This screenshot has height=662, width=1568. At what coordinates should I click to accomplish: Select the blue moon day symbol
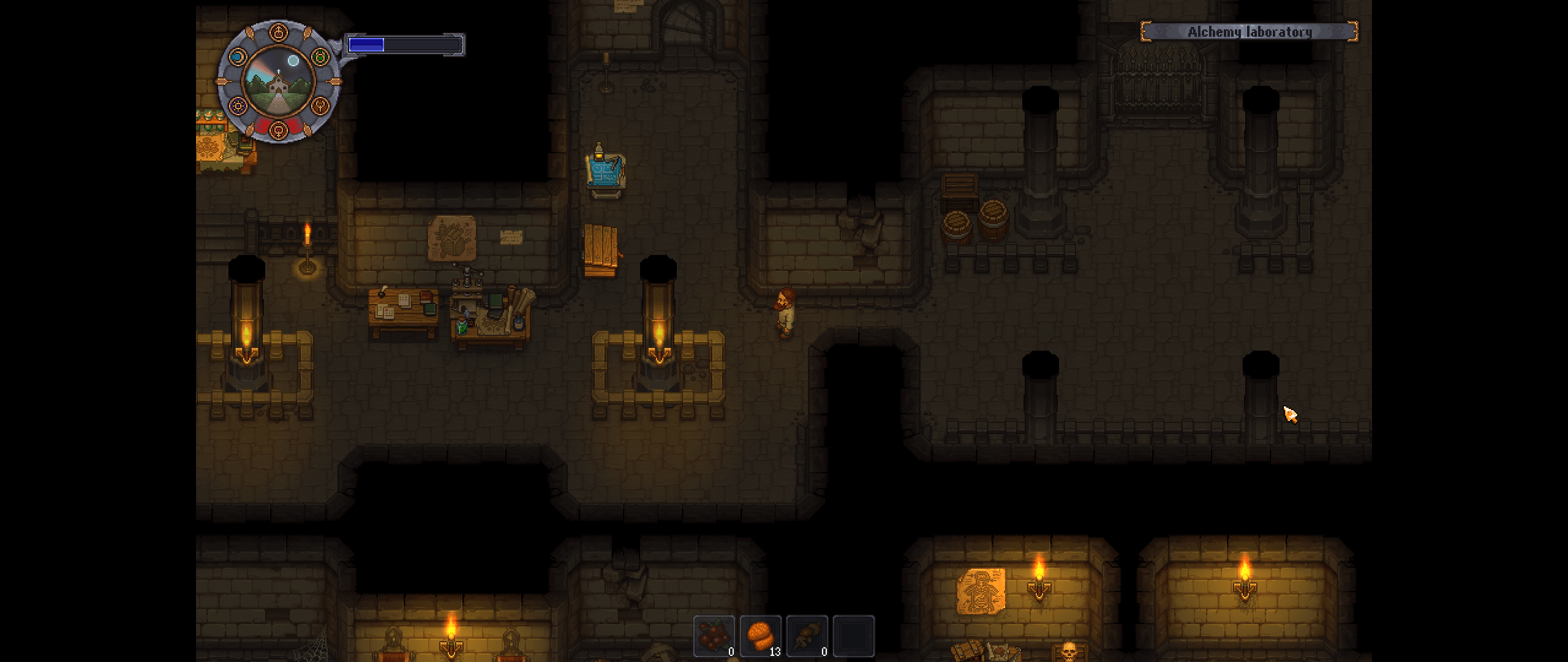(238, 58)
